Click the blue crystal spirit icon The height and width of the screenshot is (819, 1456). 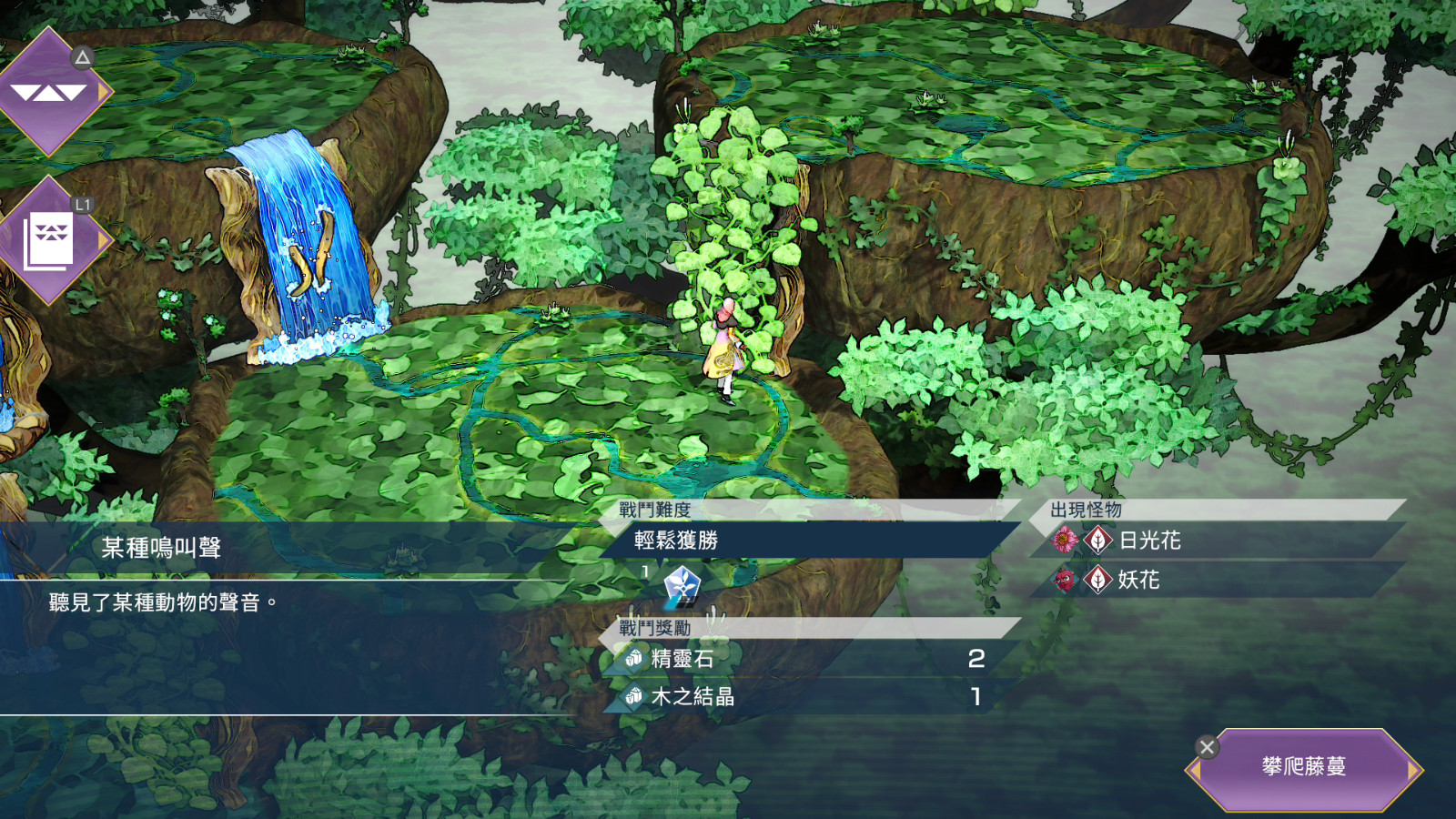[x=682, y=584]
